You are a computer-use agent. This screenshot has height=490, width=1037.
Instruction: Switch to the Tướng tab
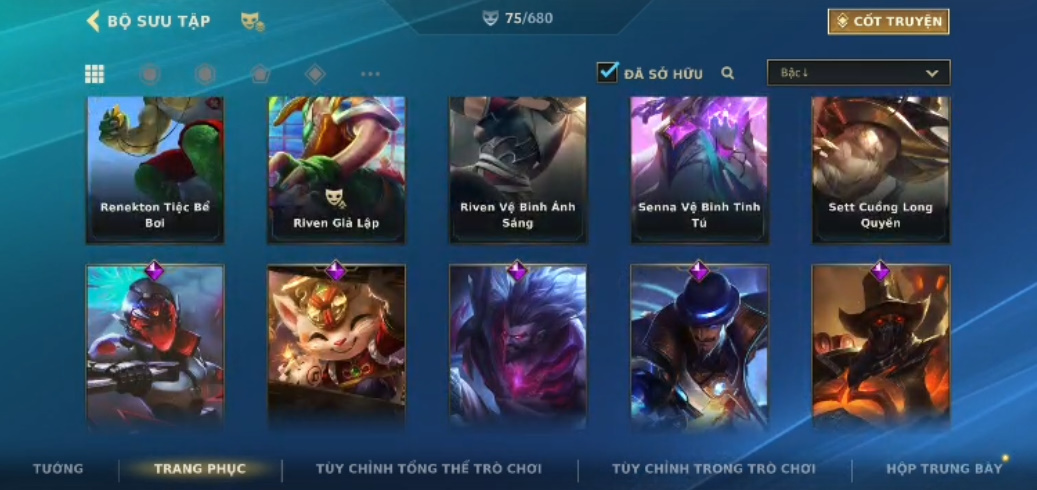[58, 468]
